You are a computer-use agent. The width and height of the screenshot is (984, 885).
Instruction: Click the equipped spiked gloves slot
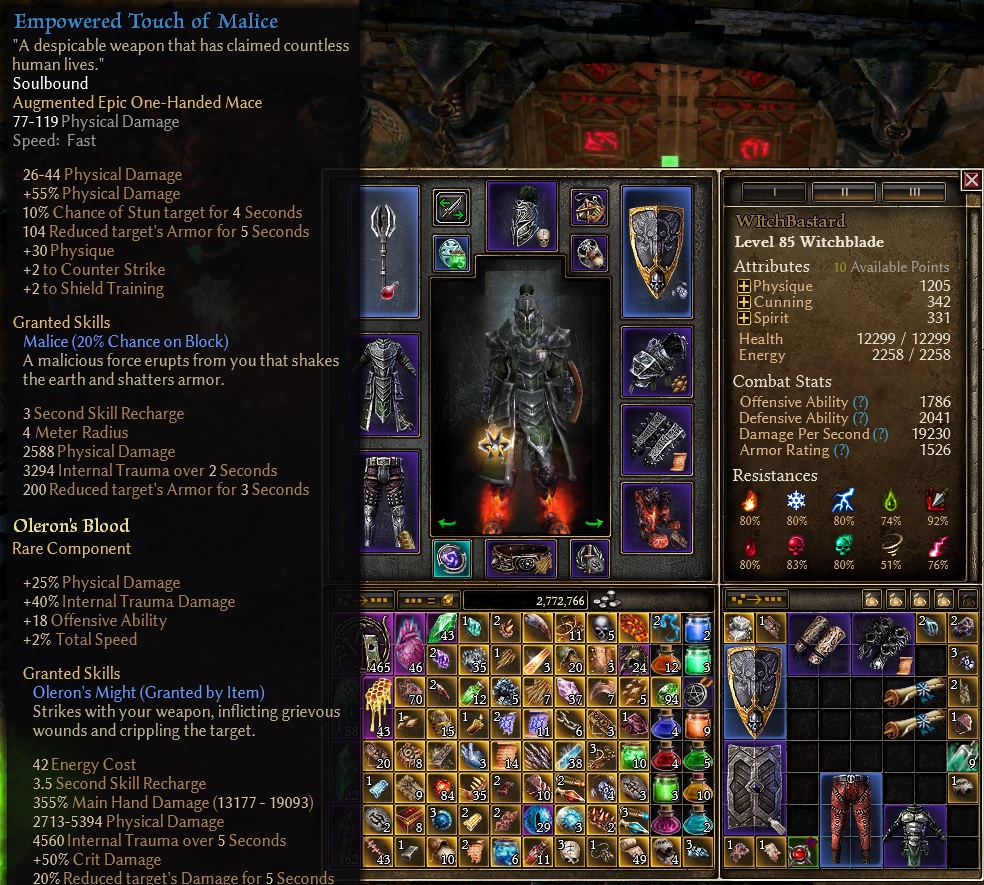[655, 438]
